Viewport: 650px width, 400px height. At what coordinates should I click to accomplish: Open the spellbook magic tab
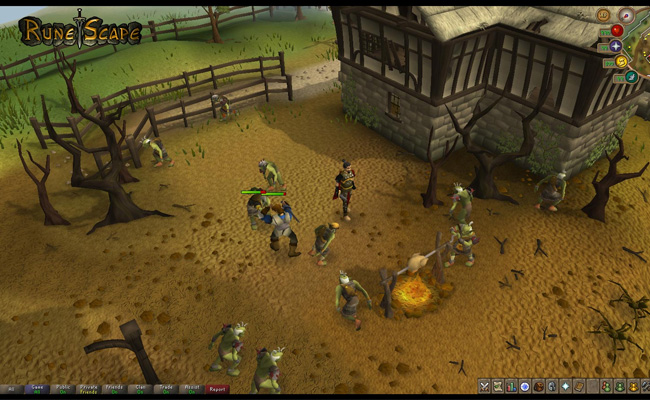[578, 386]
